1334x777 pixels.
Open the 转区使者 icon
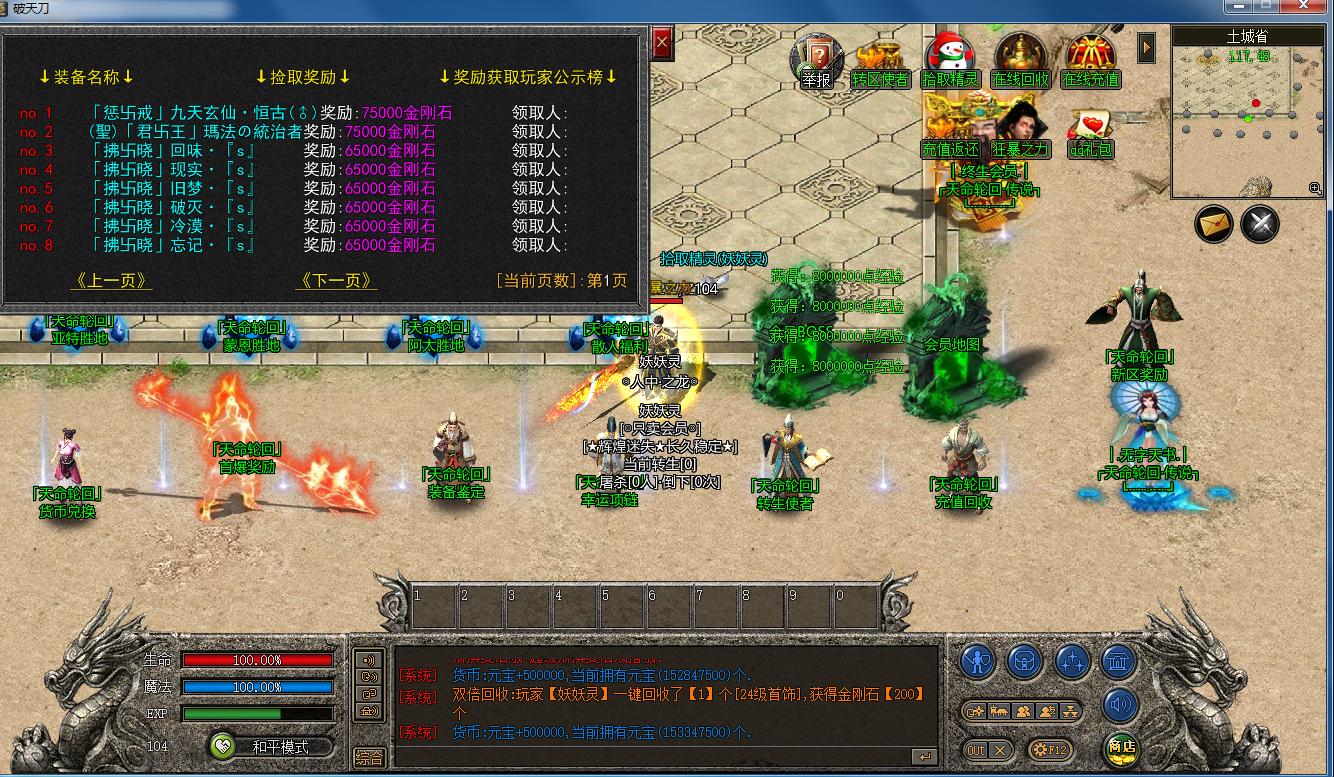pyautogui.click(x=880, y=60)
